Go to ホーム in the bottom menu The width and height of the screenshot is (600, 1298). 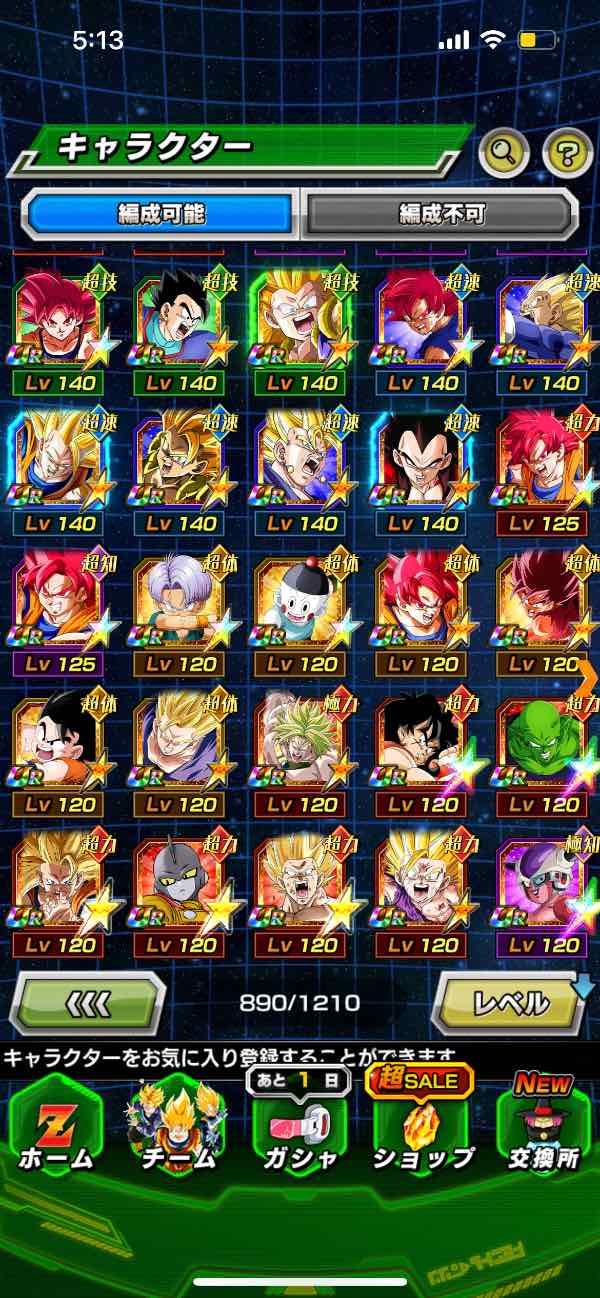[x=57, y=1125]
